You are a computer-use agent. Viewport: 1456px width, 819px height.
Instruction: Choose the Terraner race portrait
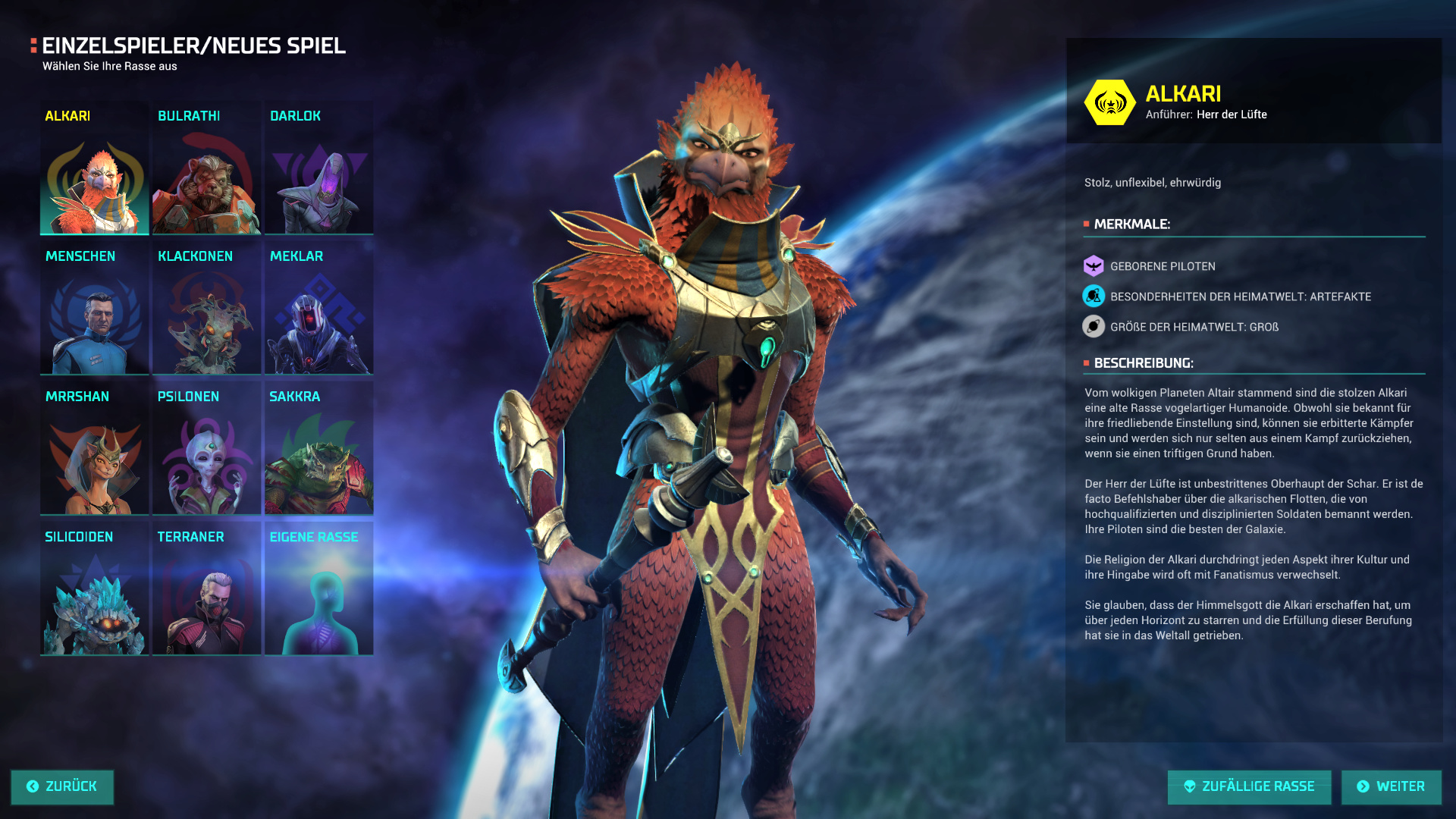[206, 590]
